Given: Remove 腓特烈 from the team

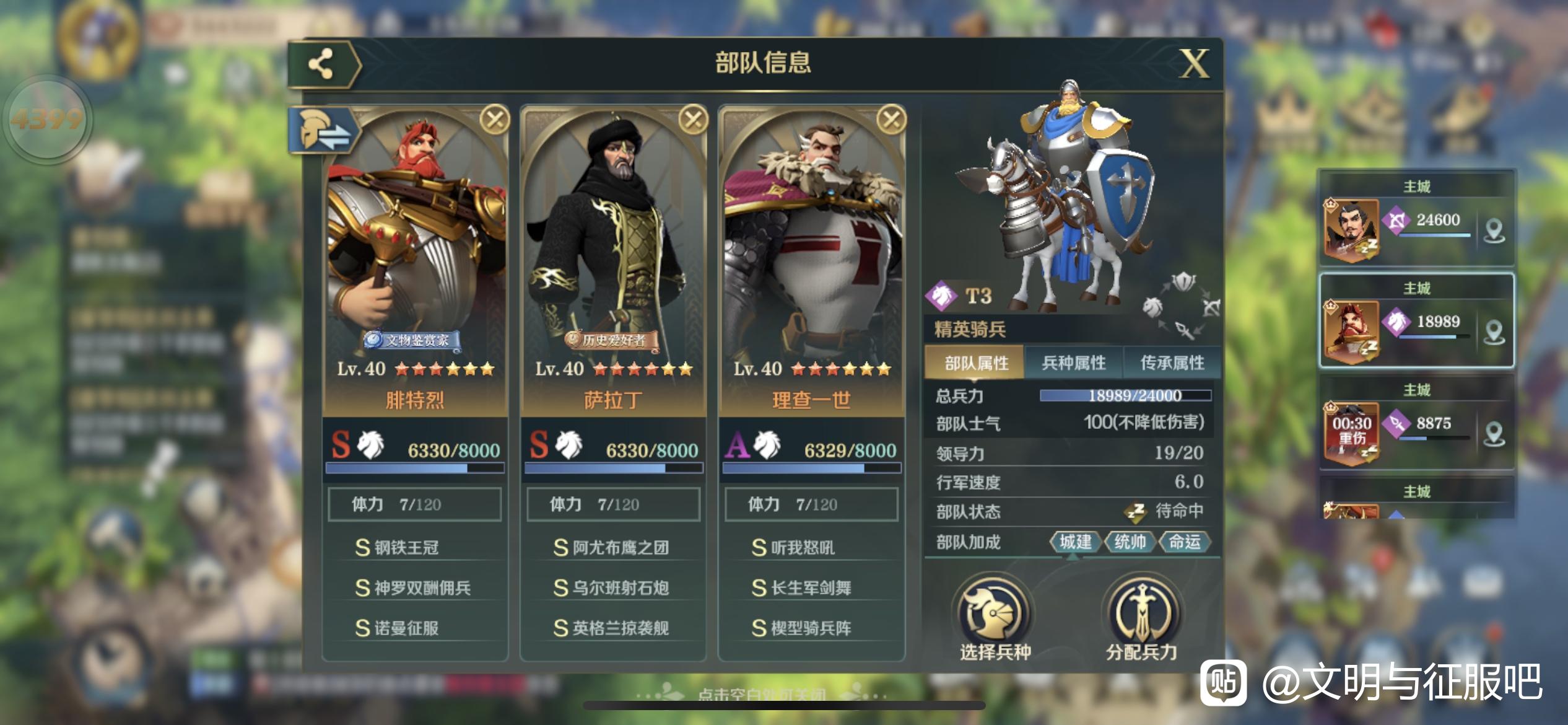Looking at the screenshot, I should (x=495, y=119).
